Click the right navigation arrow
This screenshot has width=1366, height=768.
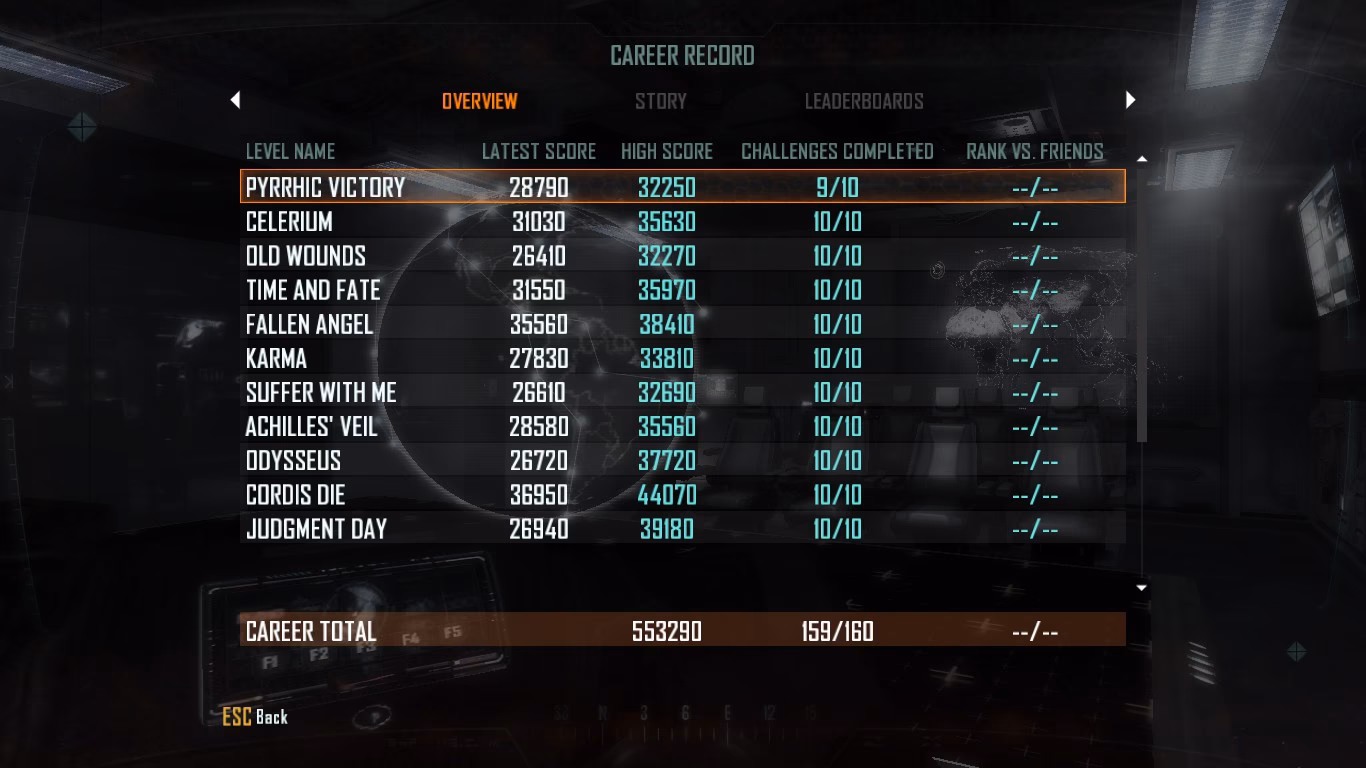pos(1130,100)
